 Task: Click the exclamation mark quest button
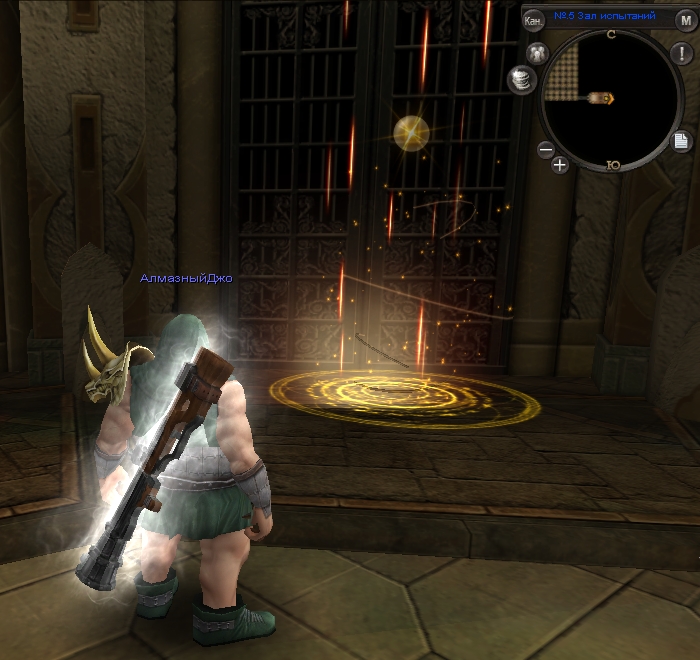pos(679,53)
